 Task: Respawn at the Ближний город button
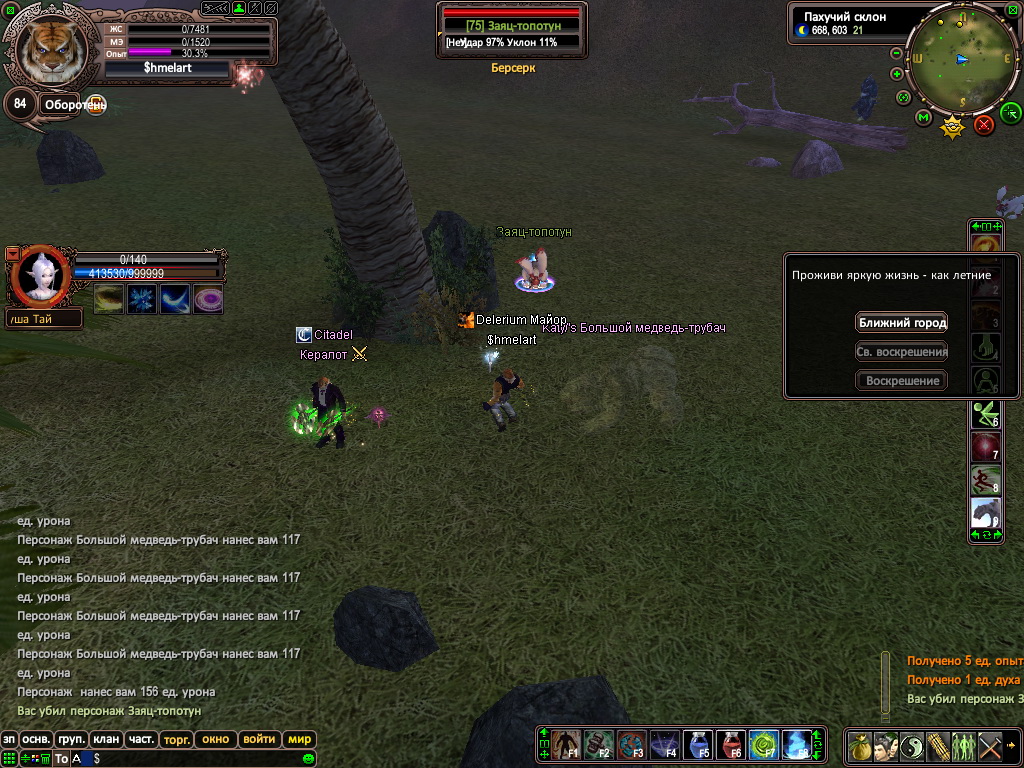tap(901, 323)
